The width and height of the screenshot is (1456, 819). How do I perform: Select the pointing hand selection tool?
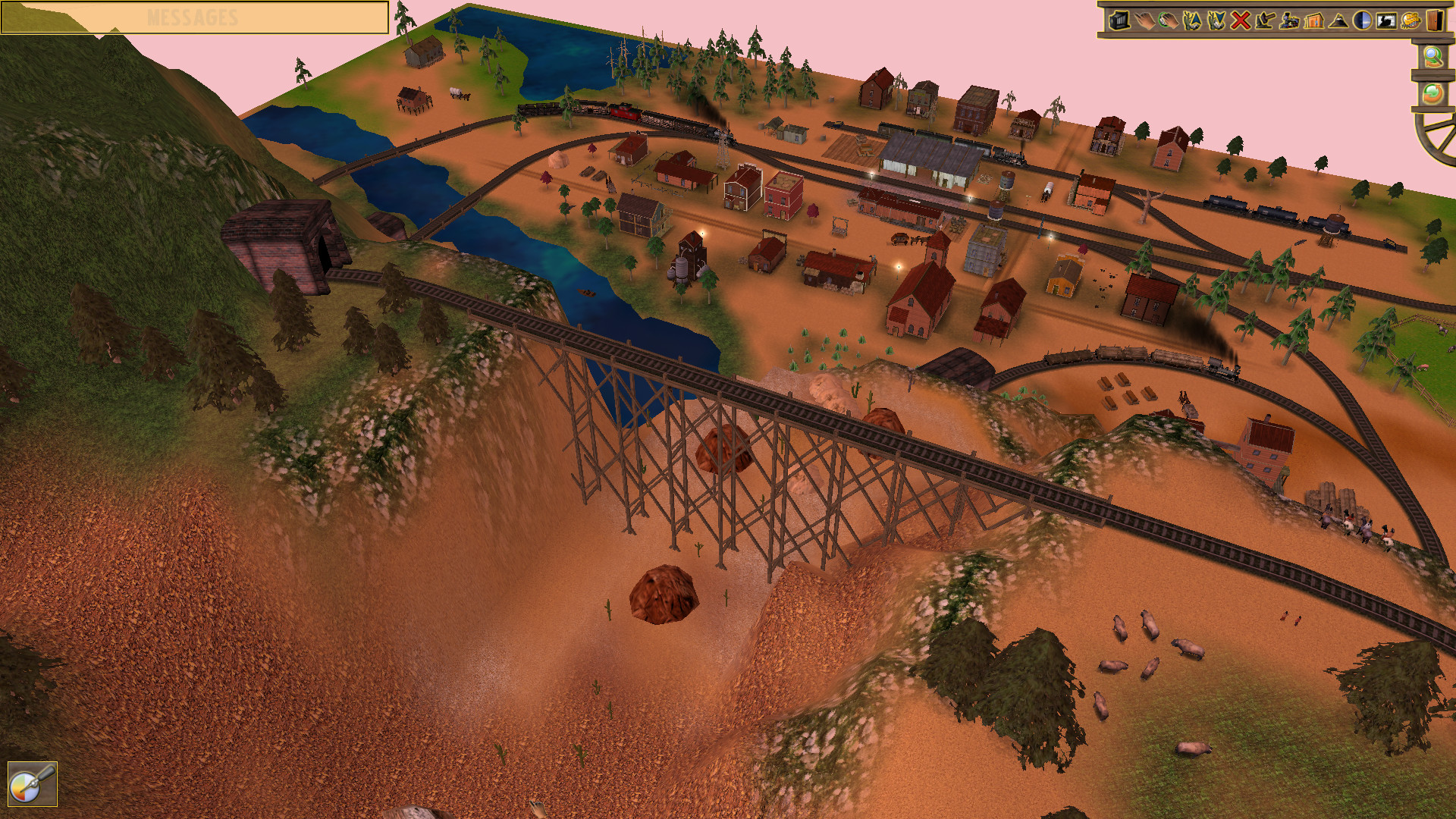click(x=1146, y=21)
